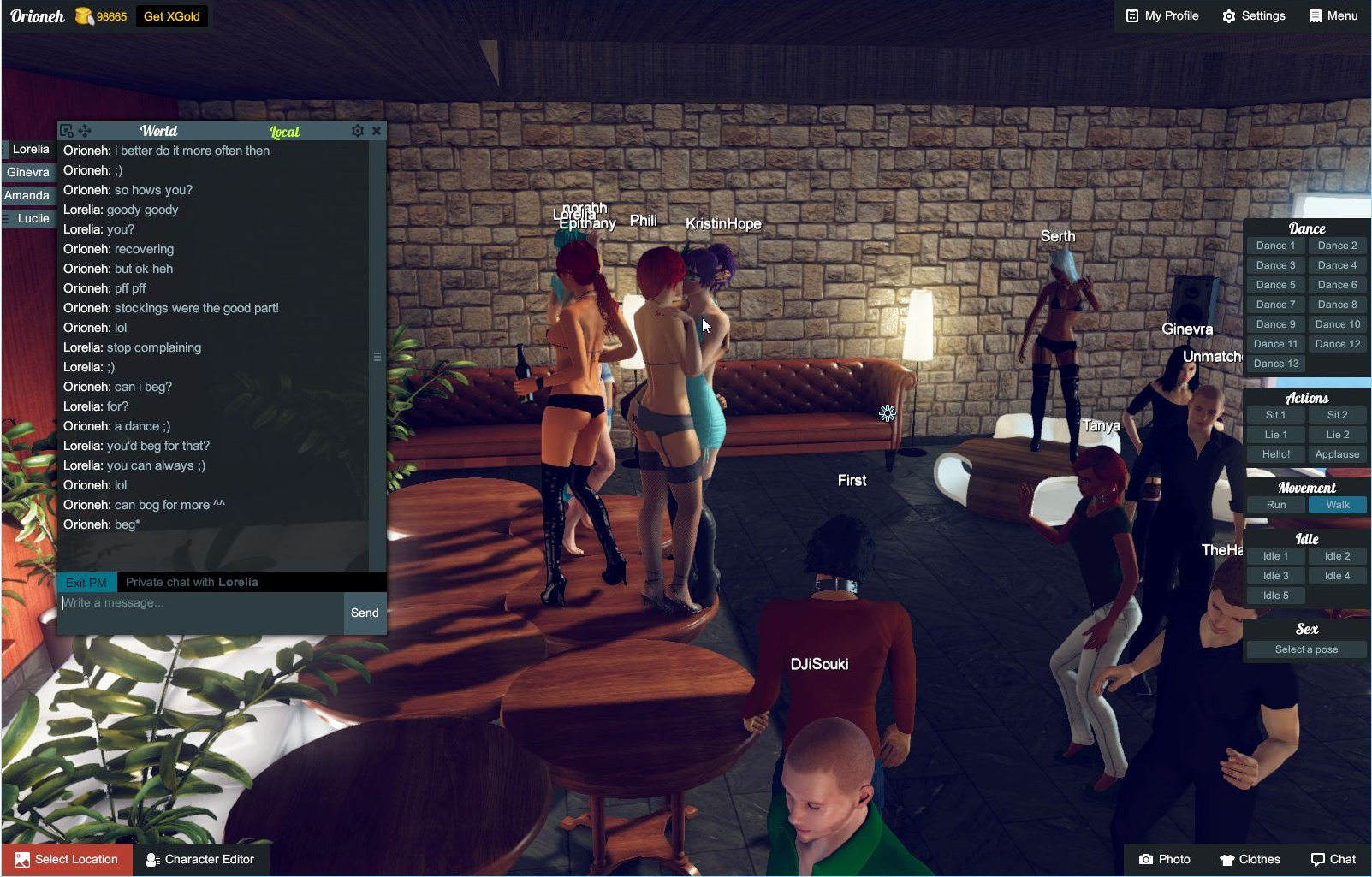
Task: Select Ginevra in the contact list
Action: (28, 172)
